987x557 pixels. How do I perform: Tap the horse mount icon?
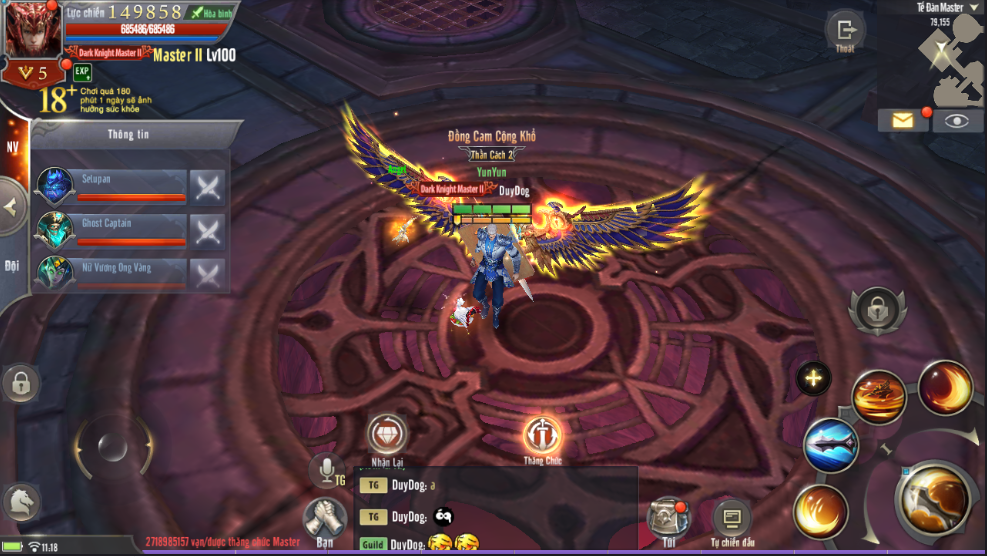coord(20,502)
